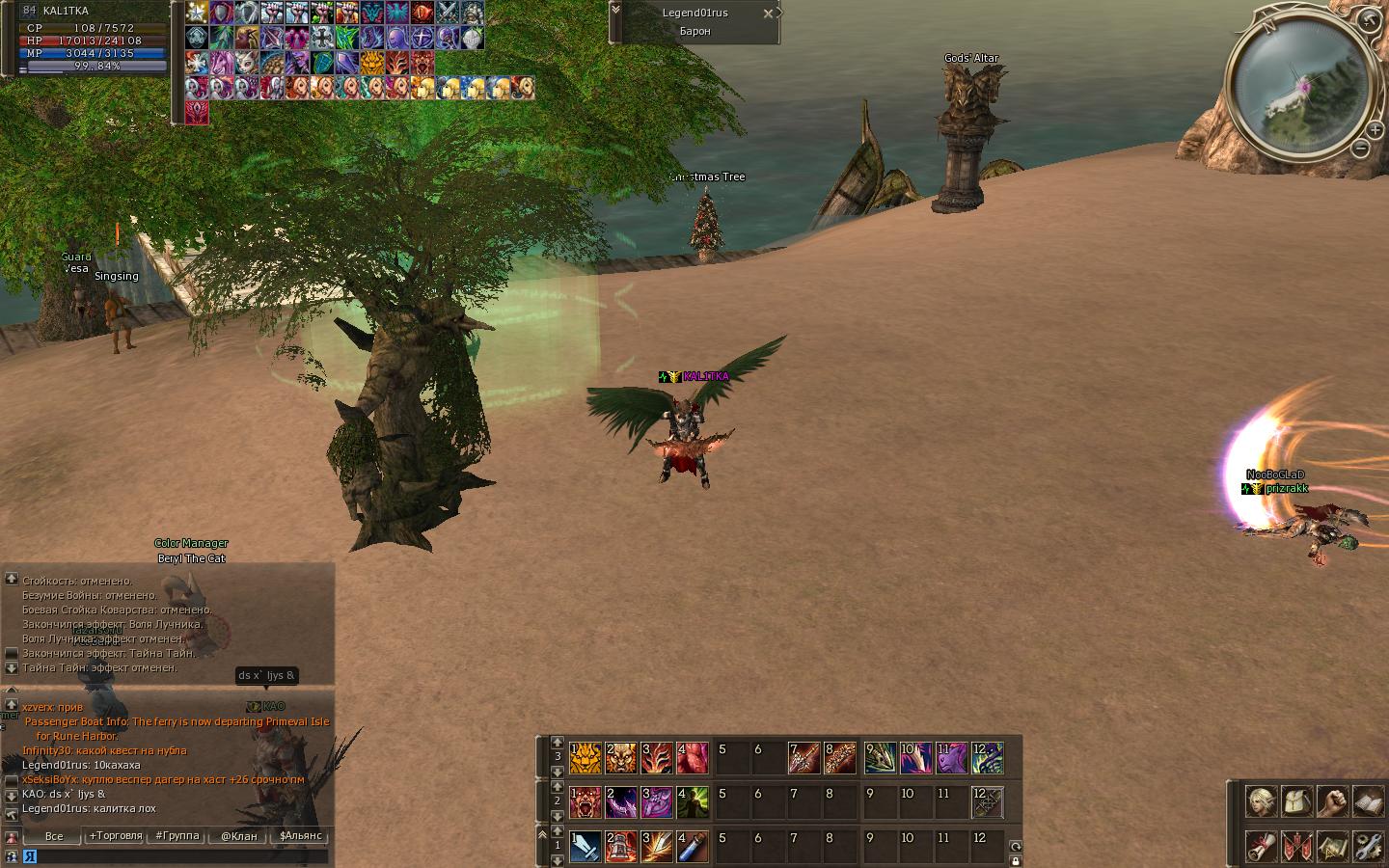Open the quest scroll icon

coord(1261,846)
